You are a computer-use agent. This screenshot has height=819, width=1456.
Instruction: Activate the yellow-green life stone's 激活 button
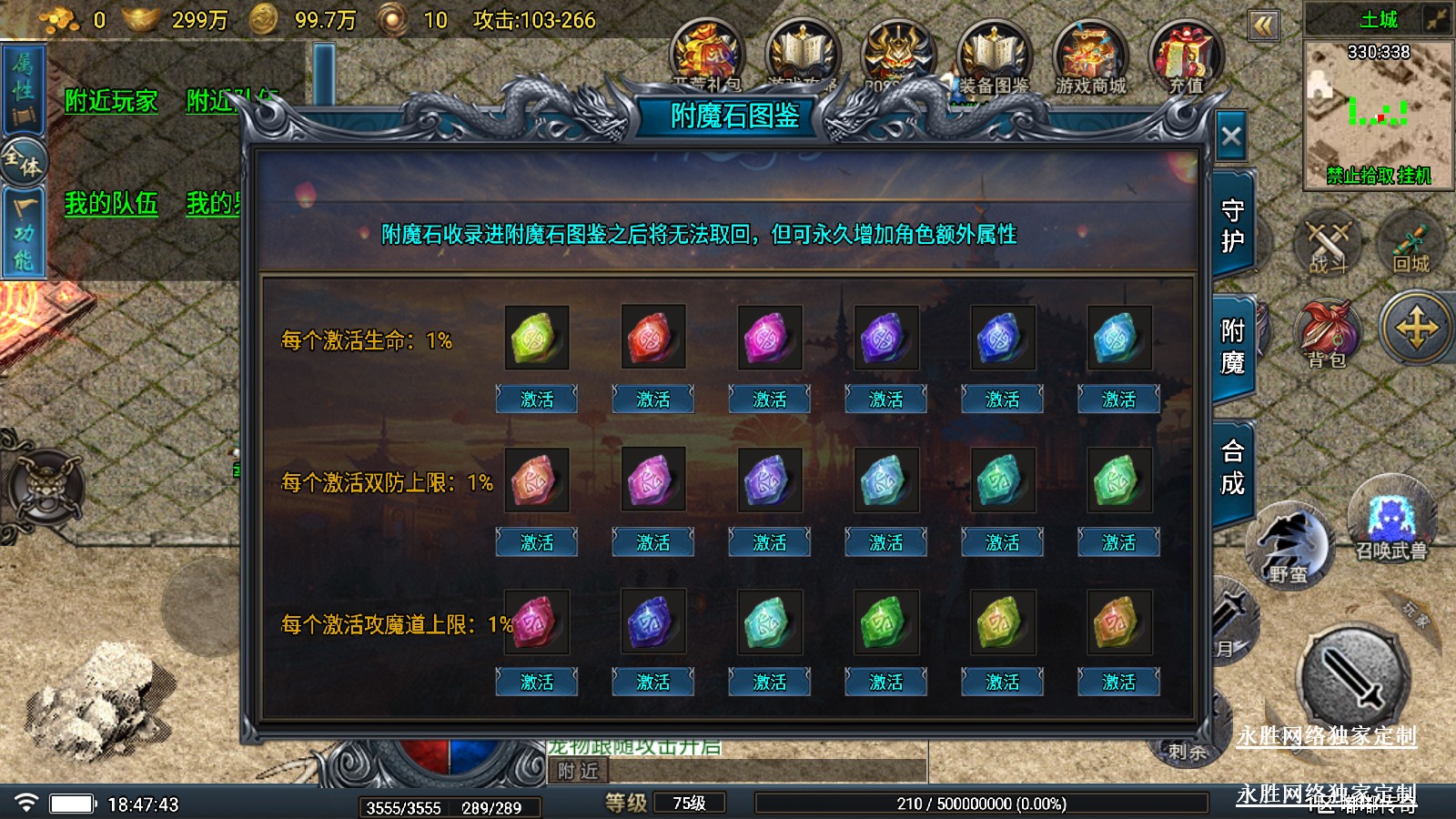tap(536, 399)
